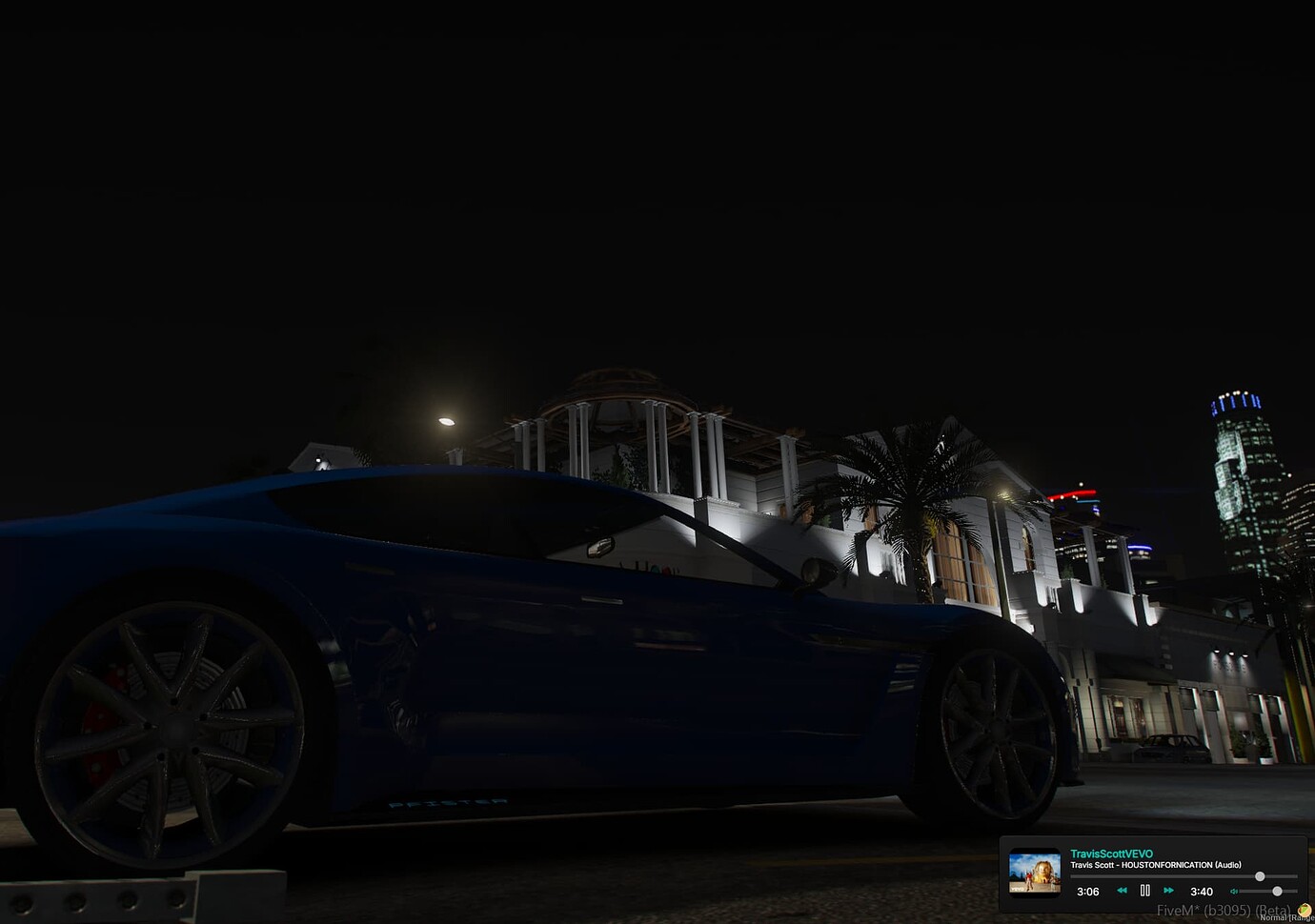Screen dimensions: 1315x924
Task: Open the video thumbnail in the player
Action: [1035, 872]
